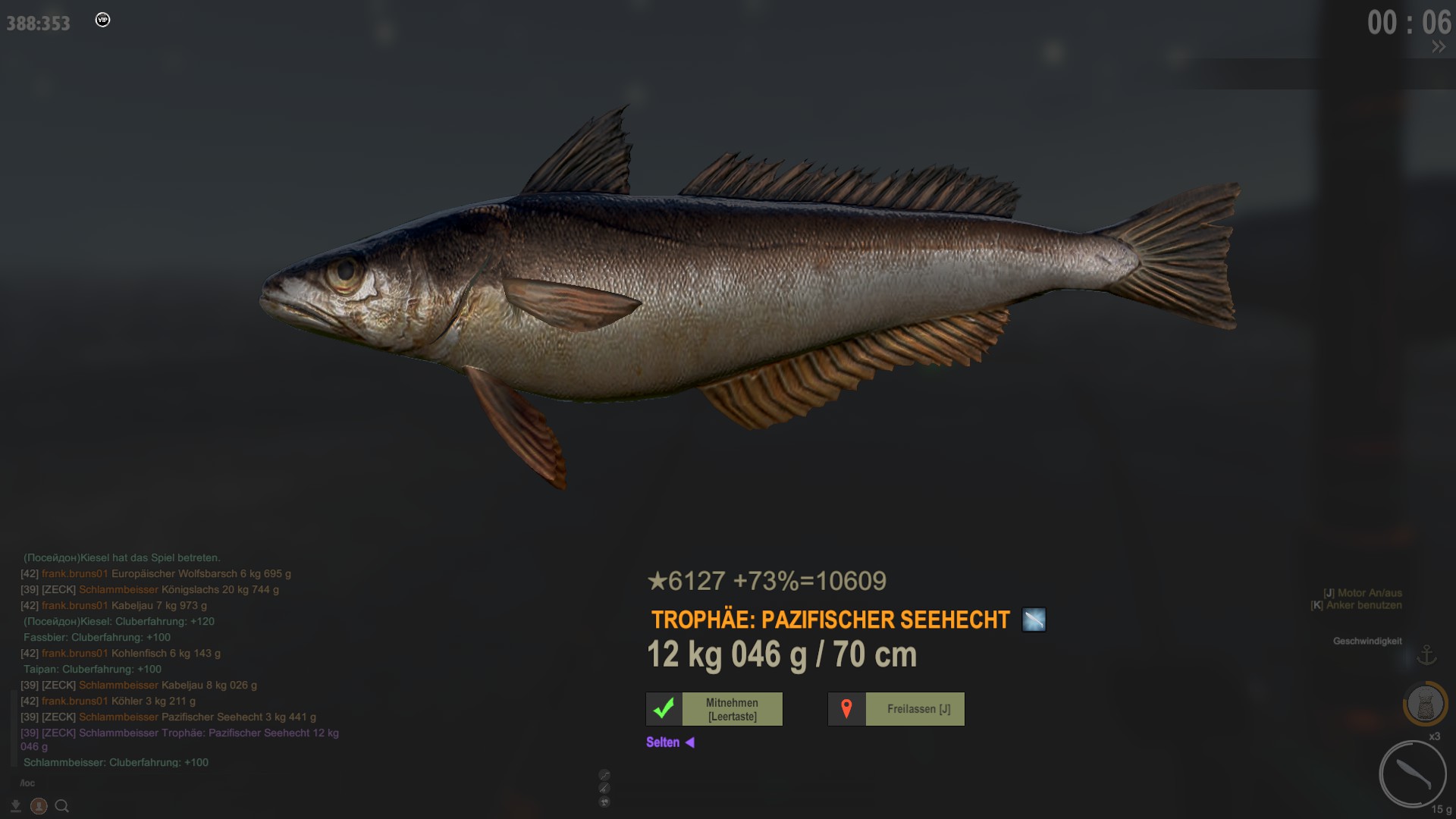
Task: Open the Selten rarity expander
Action: 670,742
